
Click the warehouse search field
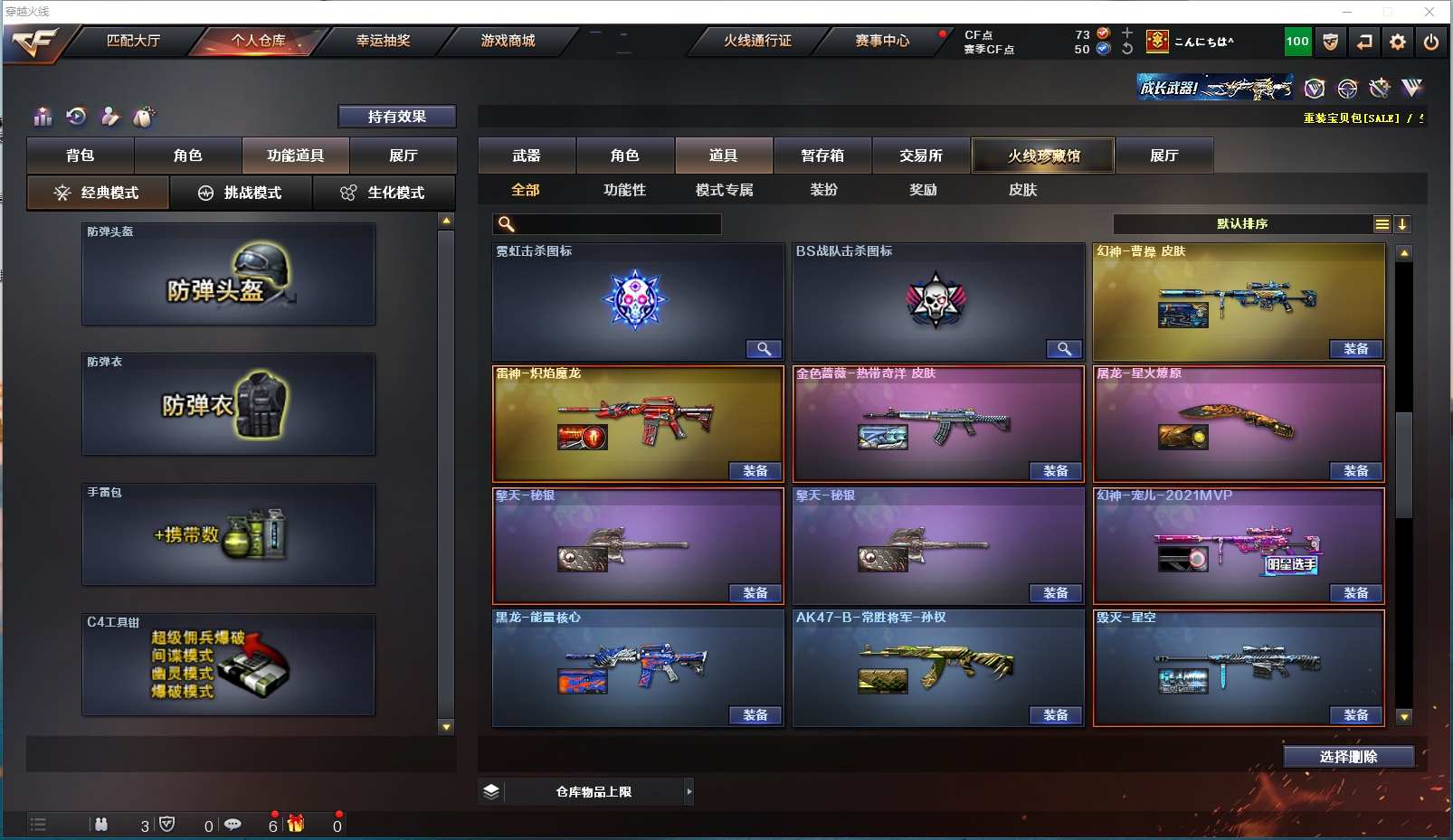(x=615, y=224)
